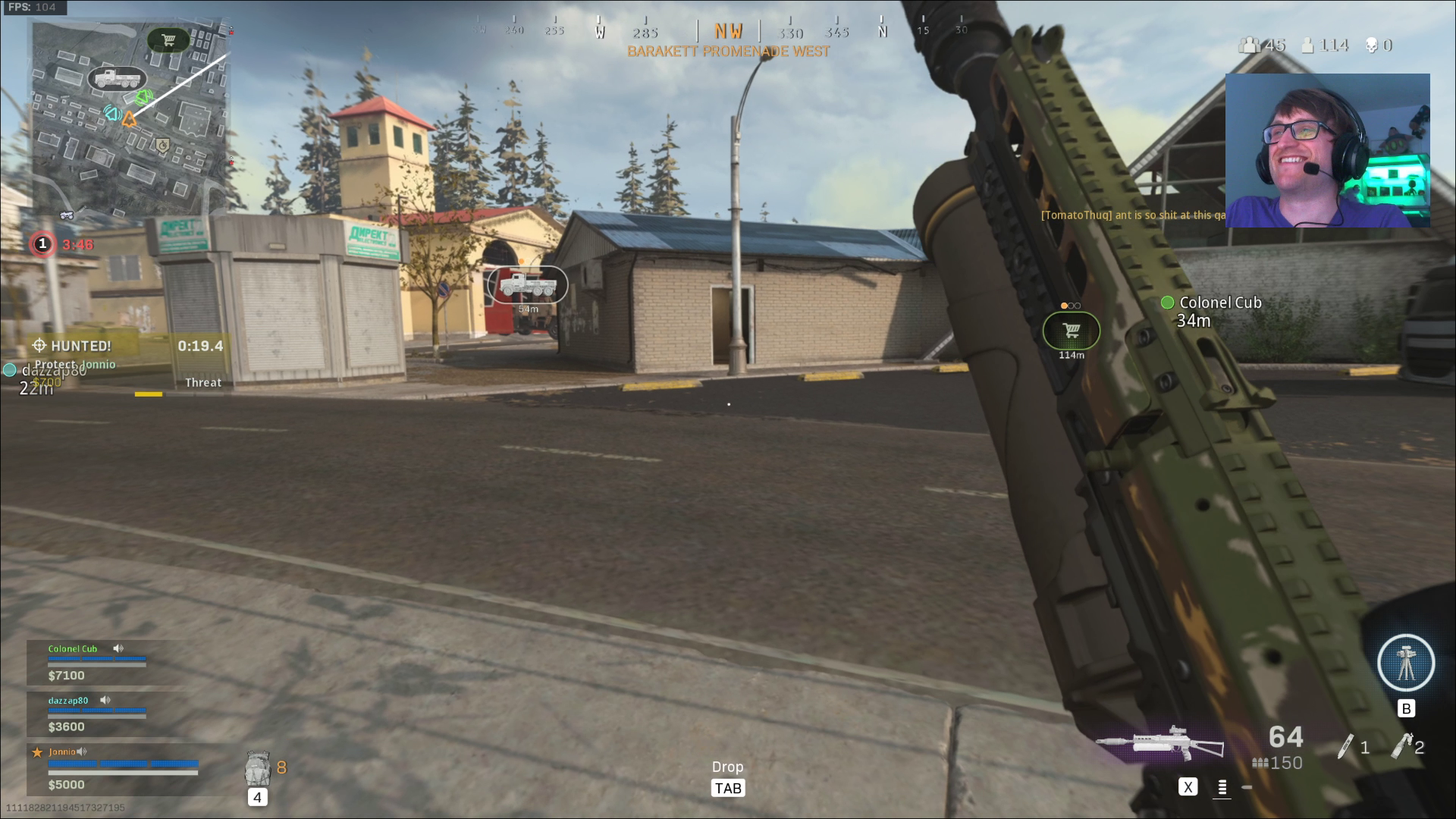1456x819 pixels.
Task: Click the NW compass heading
Action: click(x=728, y=31)
